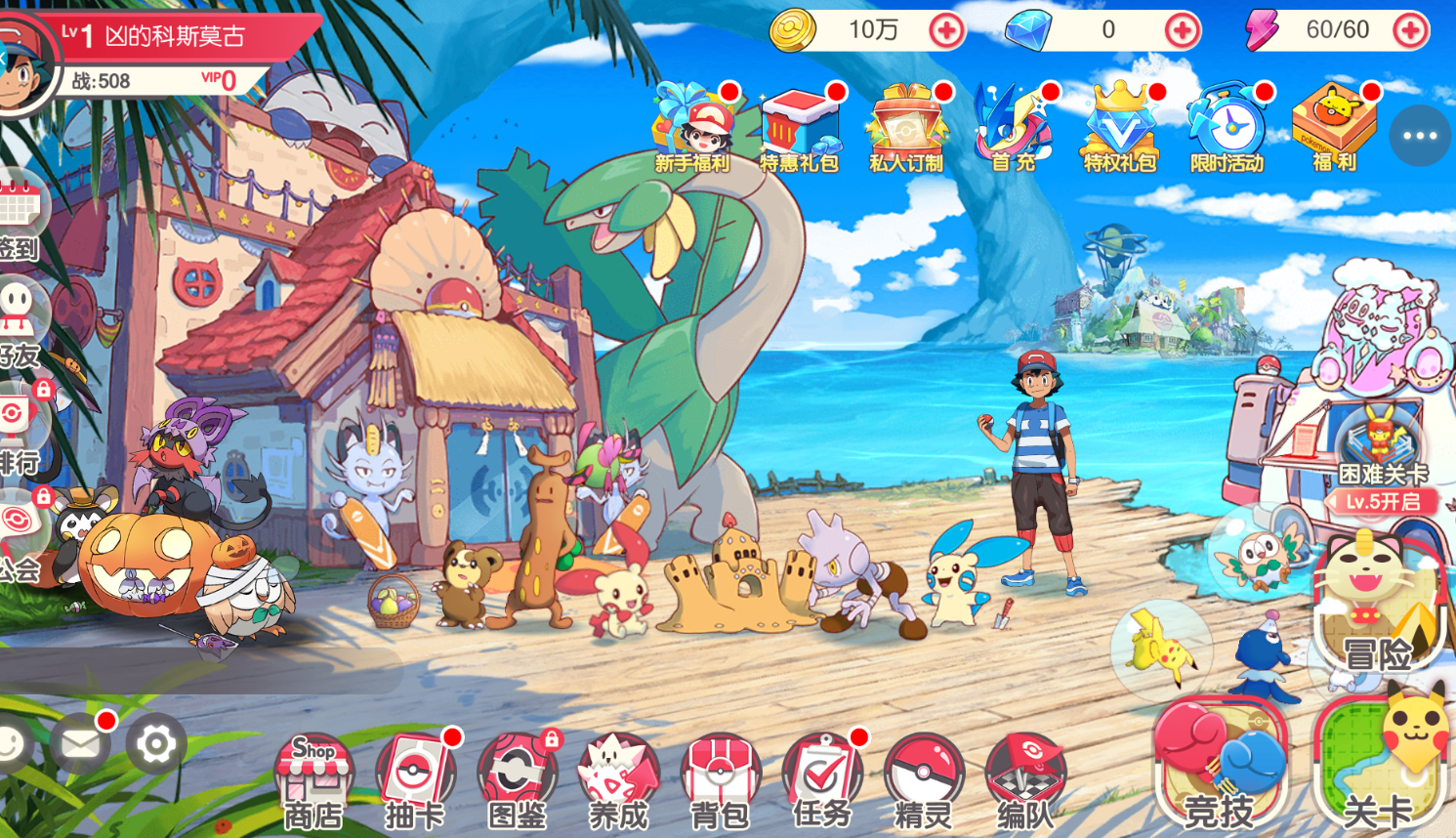
Task: Enter the 关卡 stage map
Action: point(1379,767)
